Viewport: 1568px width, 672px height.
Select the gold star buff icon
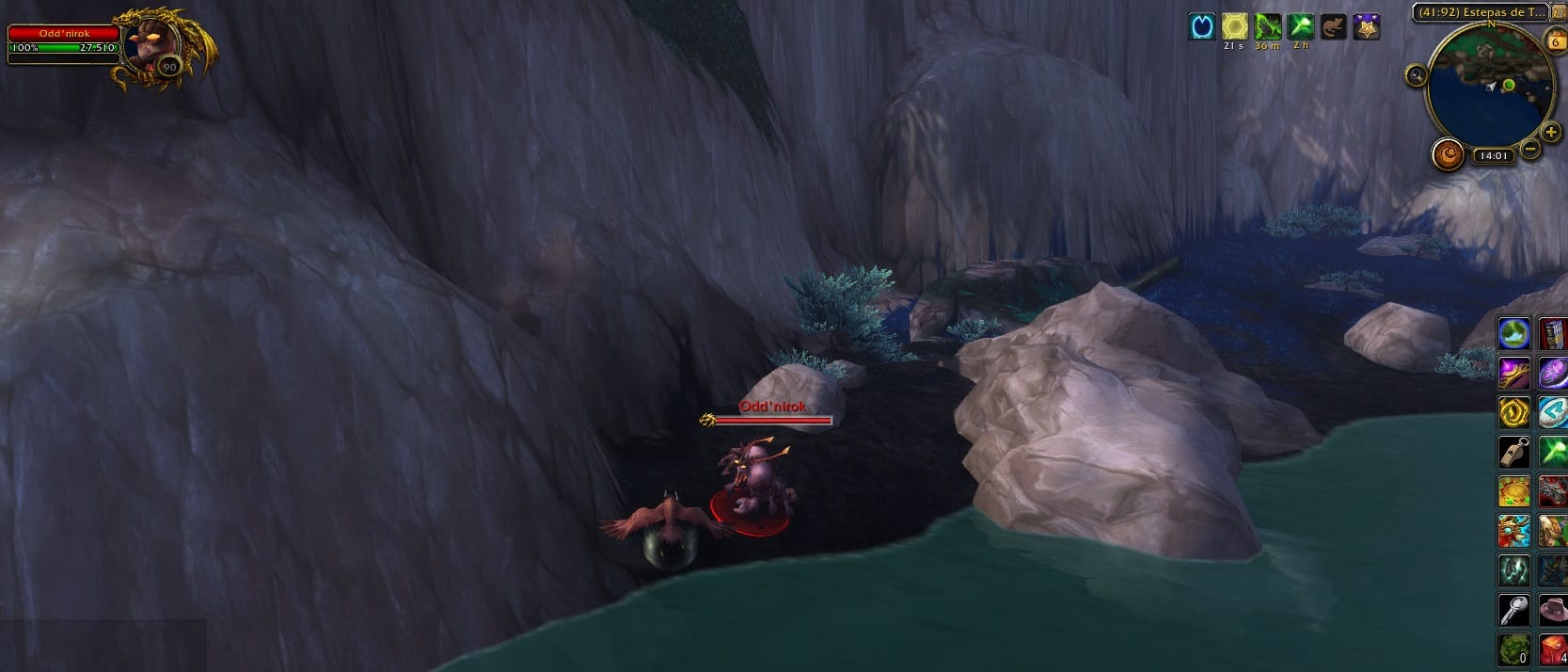1366,26
